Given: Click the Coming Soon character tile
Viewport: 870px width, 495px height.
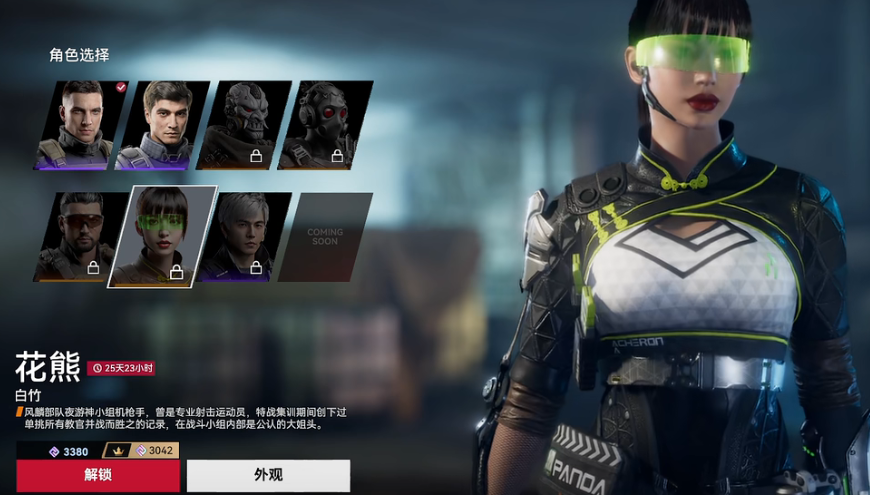Looking at the screenshot, I should point(324,237).
